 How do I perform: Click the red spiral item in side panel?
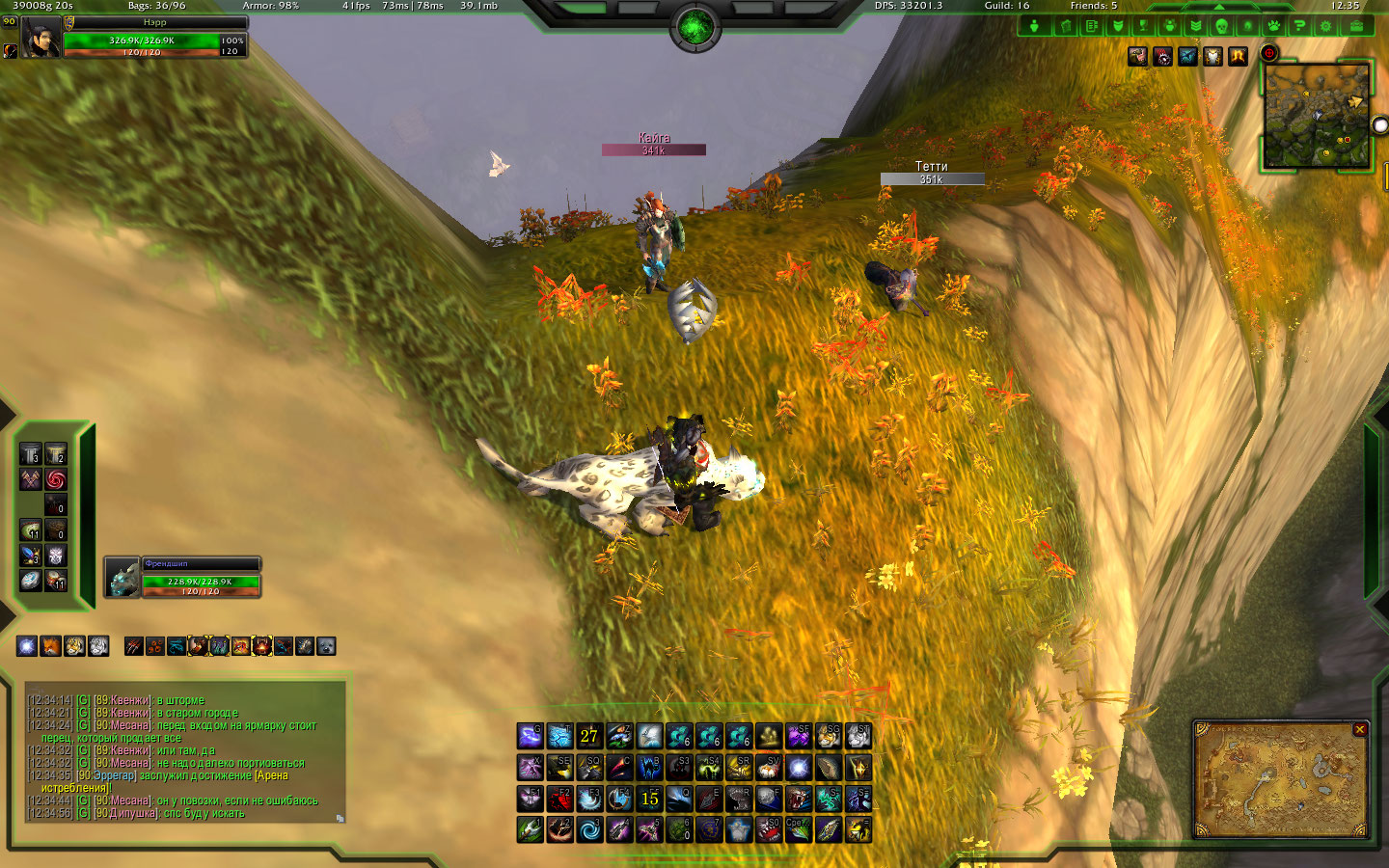[56, 479]
